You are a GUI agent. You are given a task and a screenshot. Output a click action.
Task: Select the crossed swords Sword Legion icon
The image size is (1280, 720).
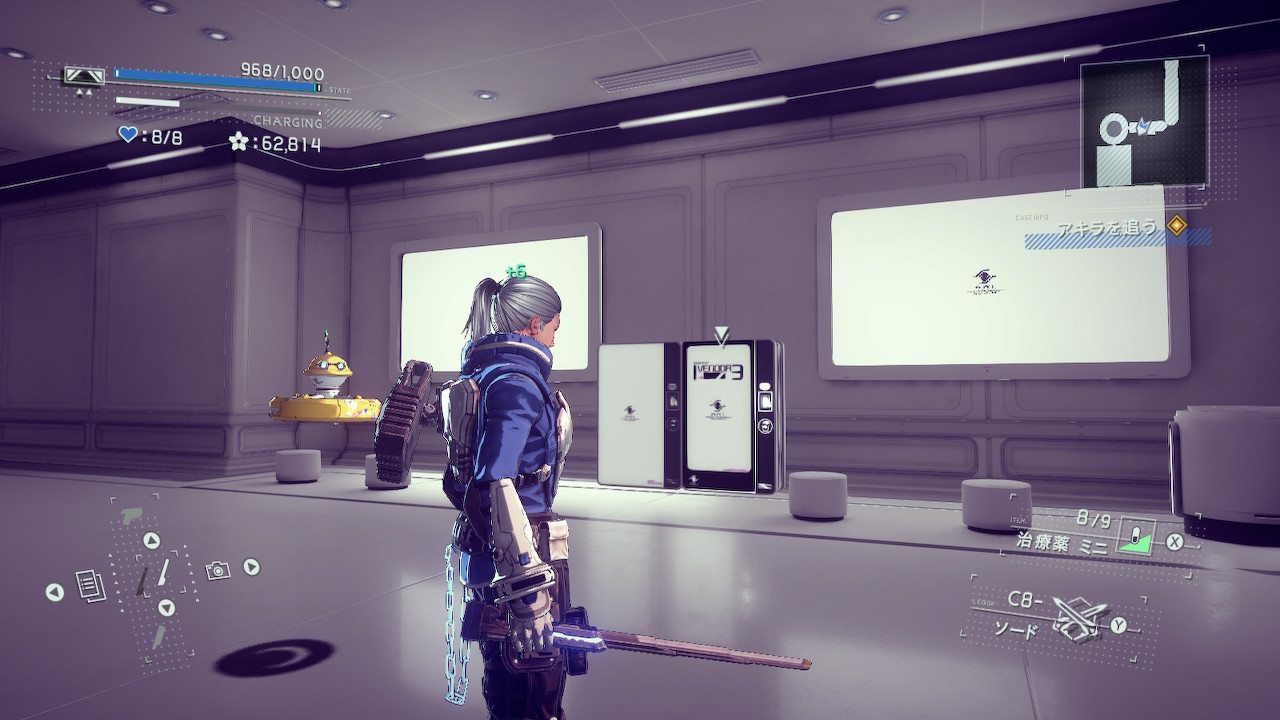tap(1080, 619)
